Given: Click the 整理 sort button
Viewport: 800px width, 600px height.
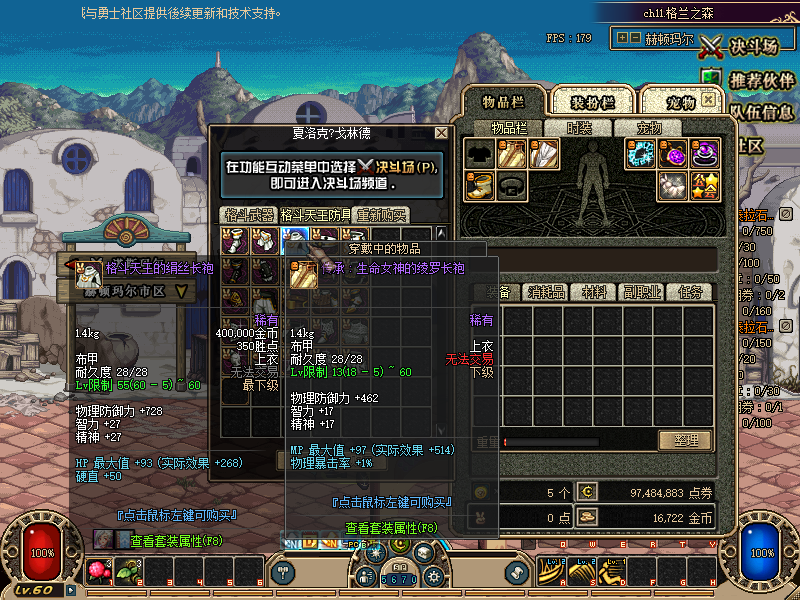Looking at the screenshot, I should point(685,440).
